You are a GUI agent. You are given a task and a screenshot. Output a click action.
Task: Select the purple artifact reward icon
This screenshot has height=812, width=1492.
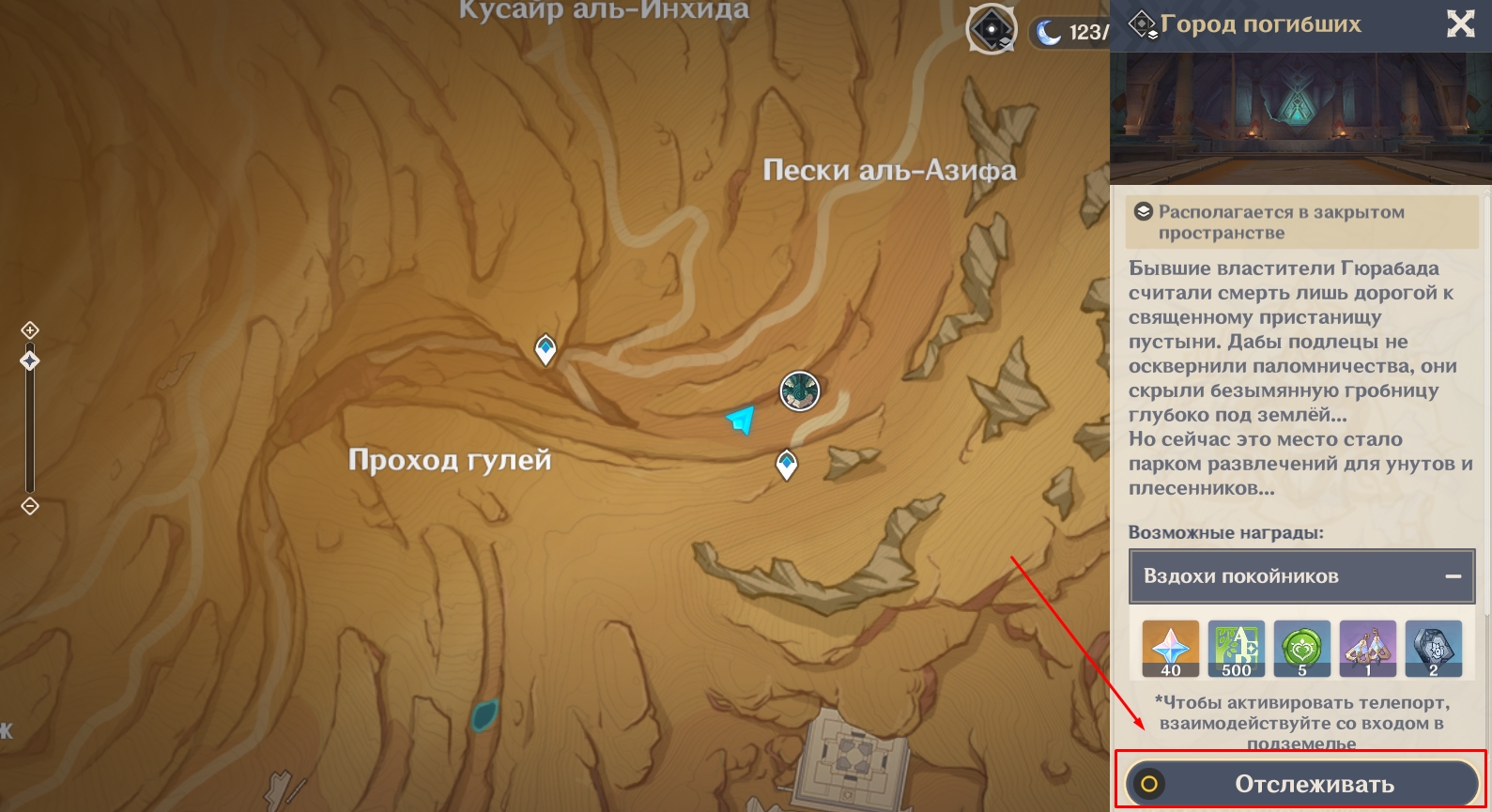pyautogui.click(x=1367, y=648)
